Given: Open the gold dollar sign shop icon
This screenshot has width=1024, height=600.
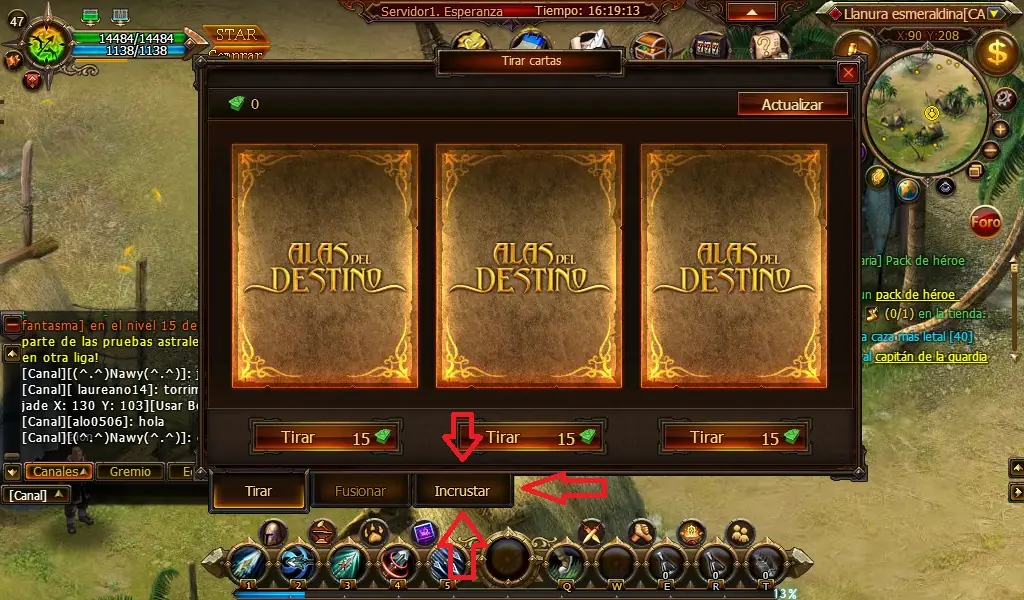Looking at the screenshot, I should click(x=996, y=52).
